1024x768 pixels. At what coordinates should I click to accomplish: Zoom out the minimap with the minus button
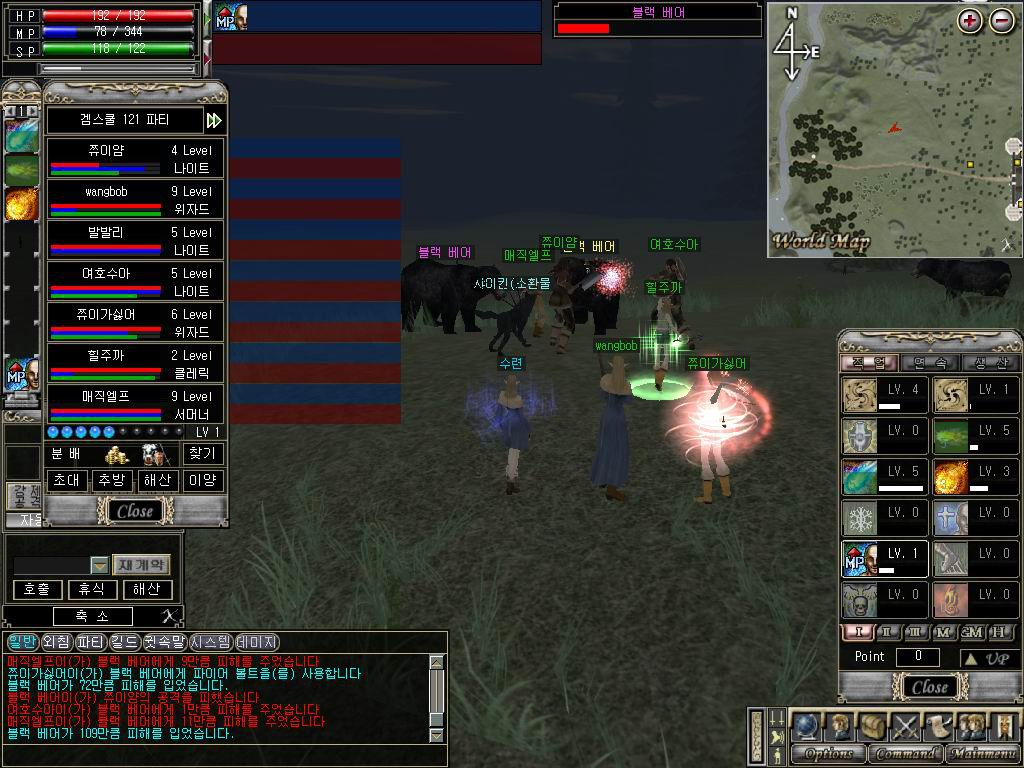1002,21
